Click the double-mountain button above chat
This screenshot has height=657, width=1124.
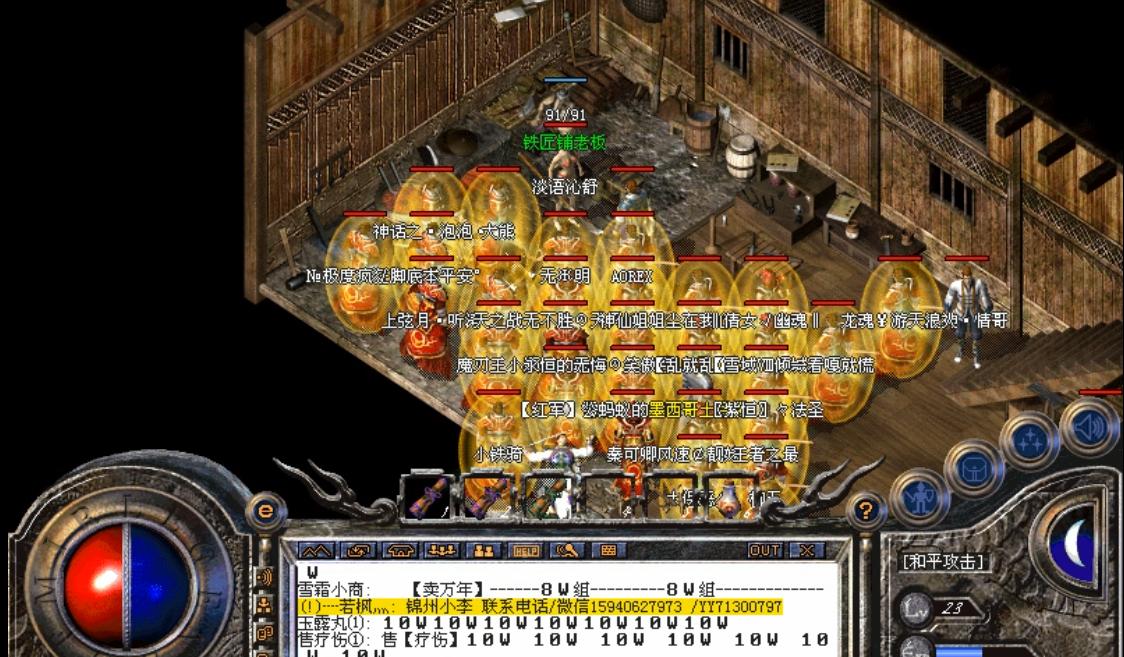coord(316,550)
